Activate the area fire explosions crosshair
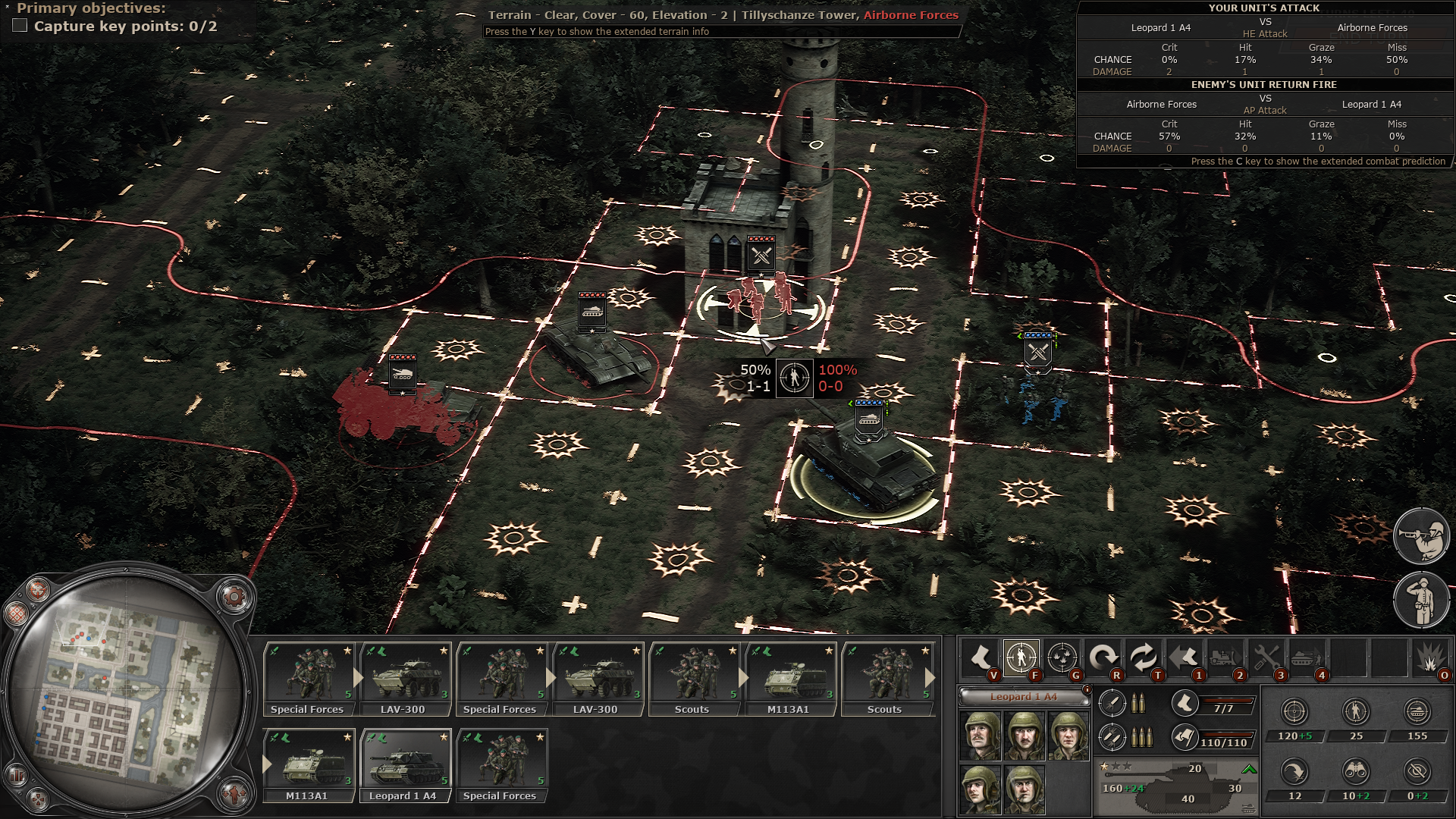 click(1062, 657)
